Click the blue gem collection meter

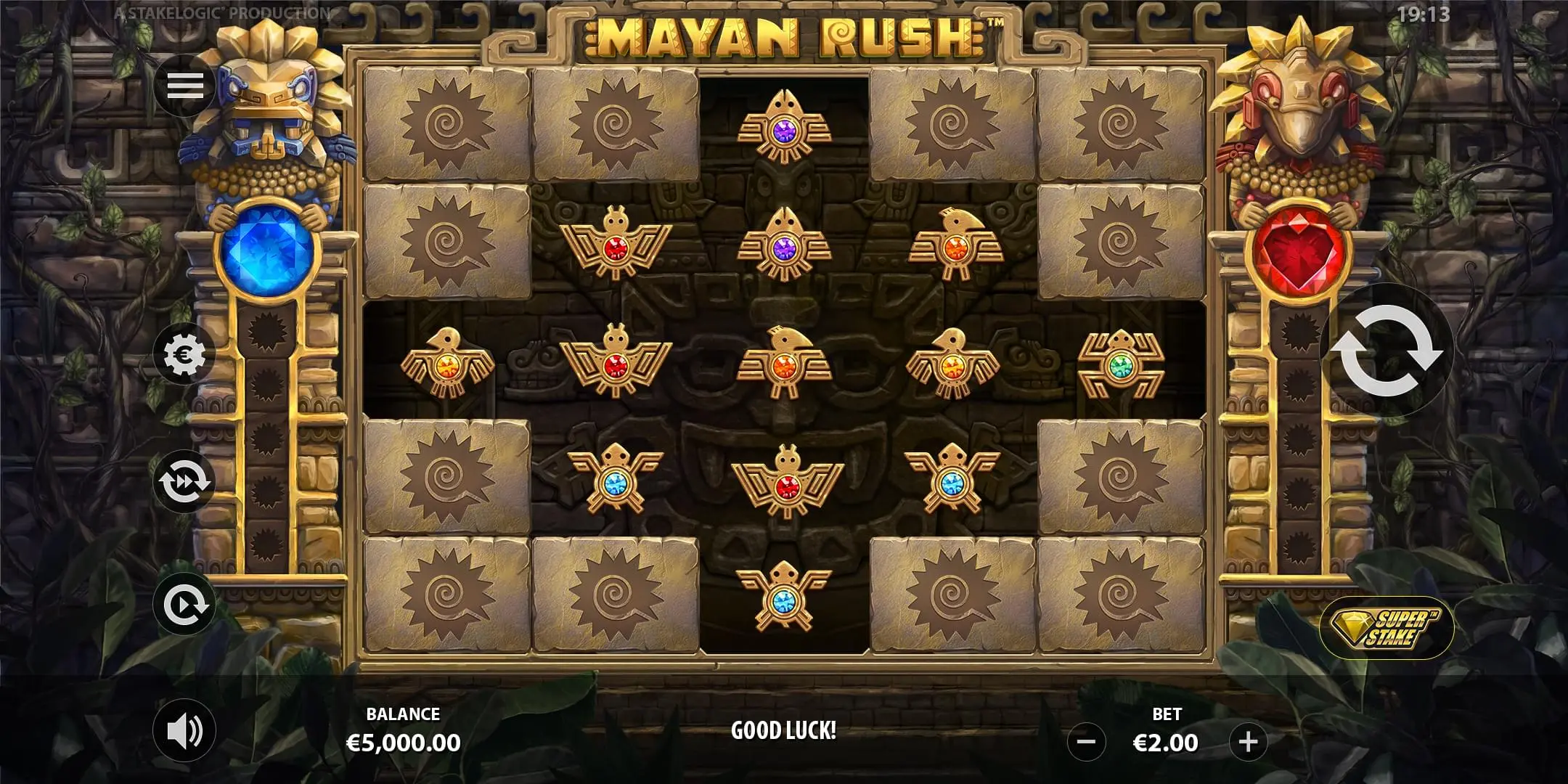click(x=269, y=250)
